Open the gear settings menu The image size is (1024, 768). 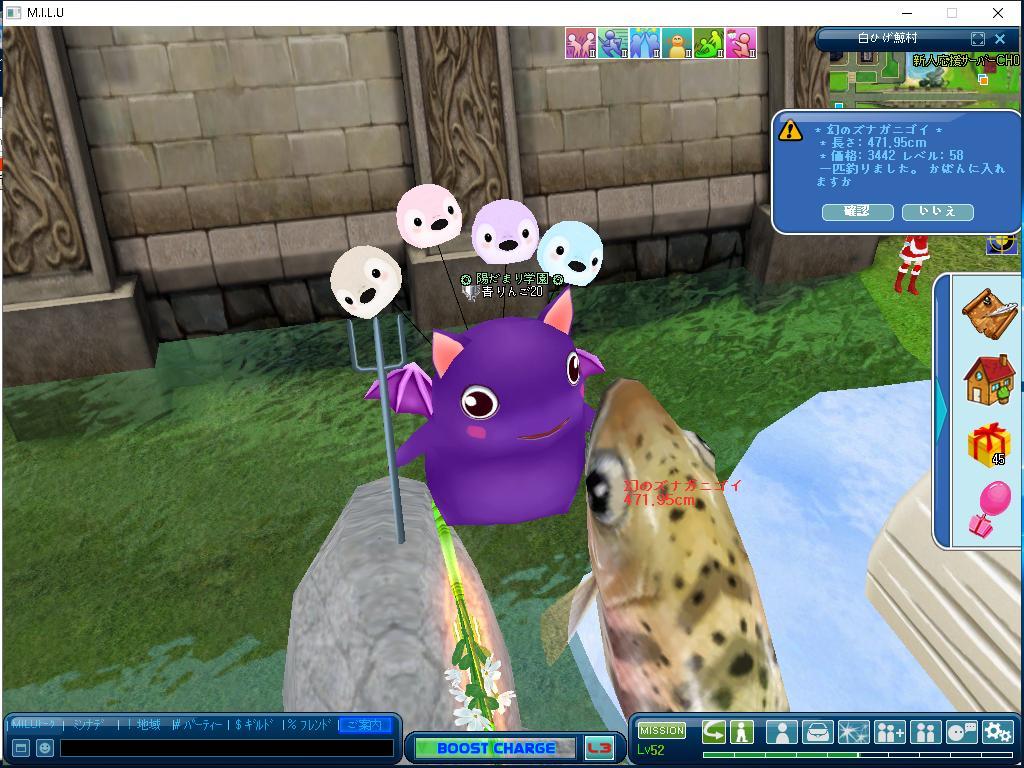pos(997,732)
